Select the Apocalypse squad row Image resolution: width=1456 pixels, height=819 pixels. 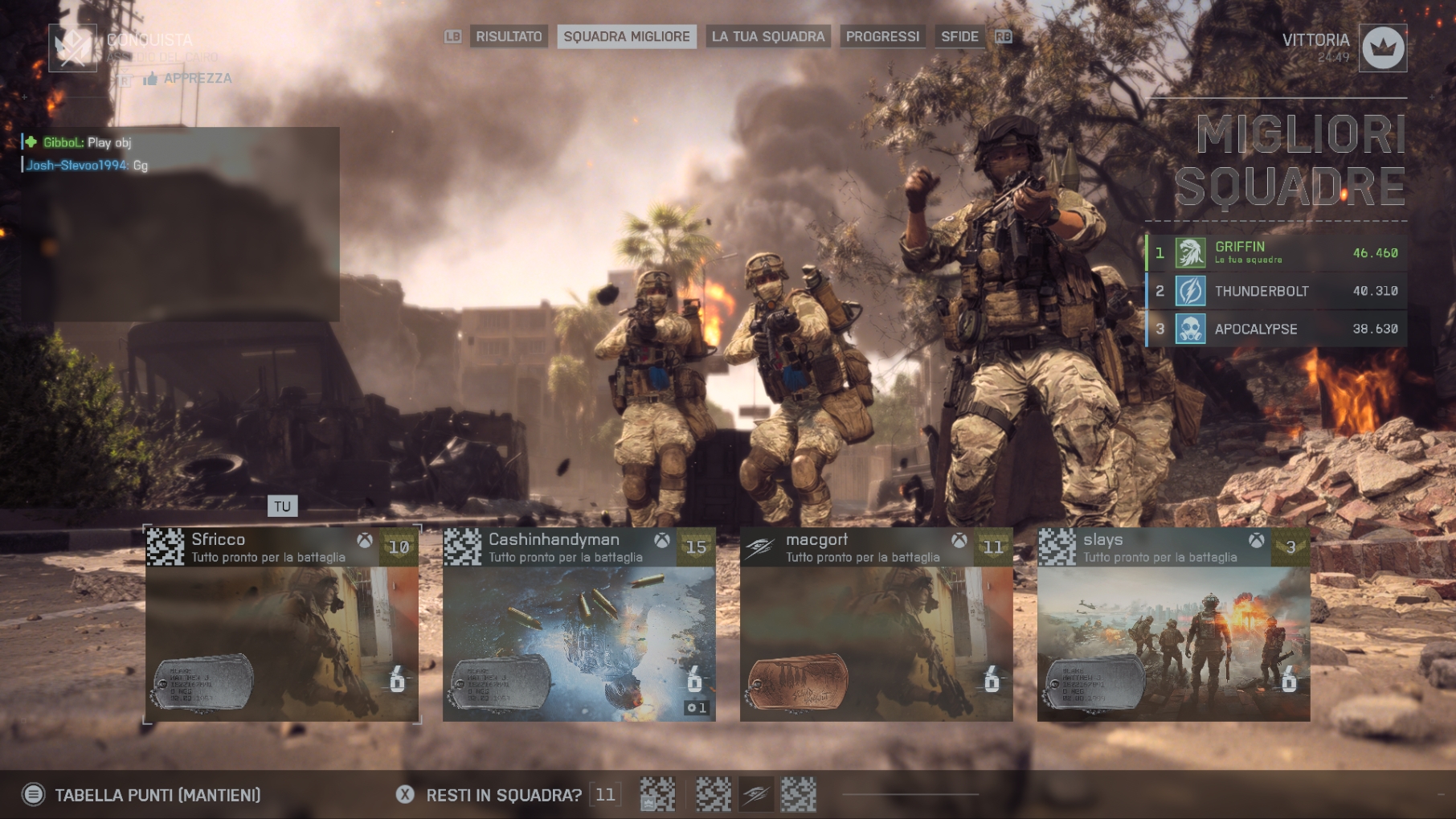tap(1277, 329)
